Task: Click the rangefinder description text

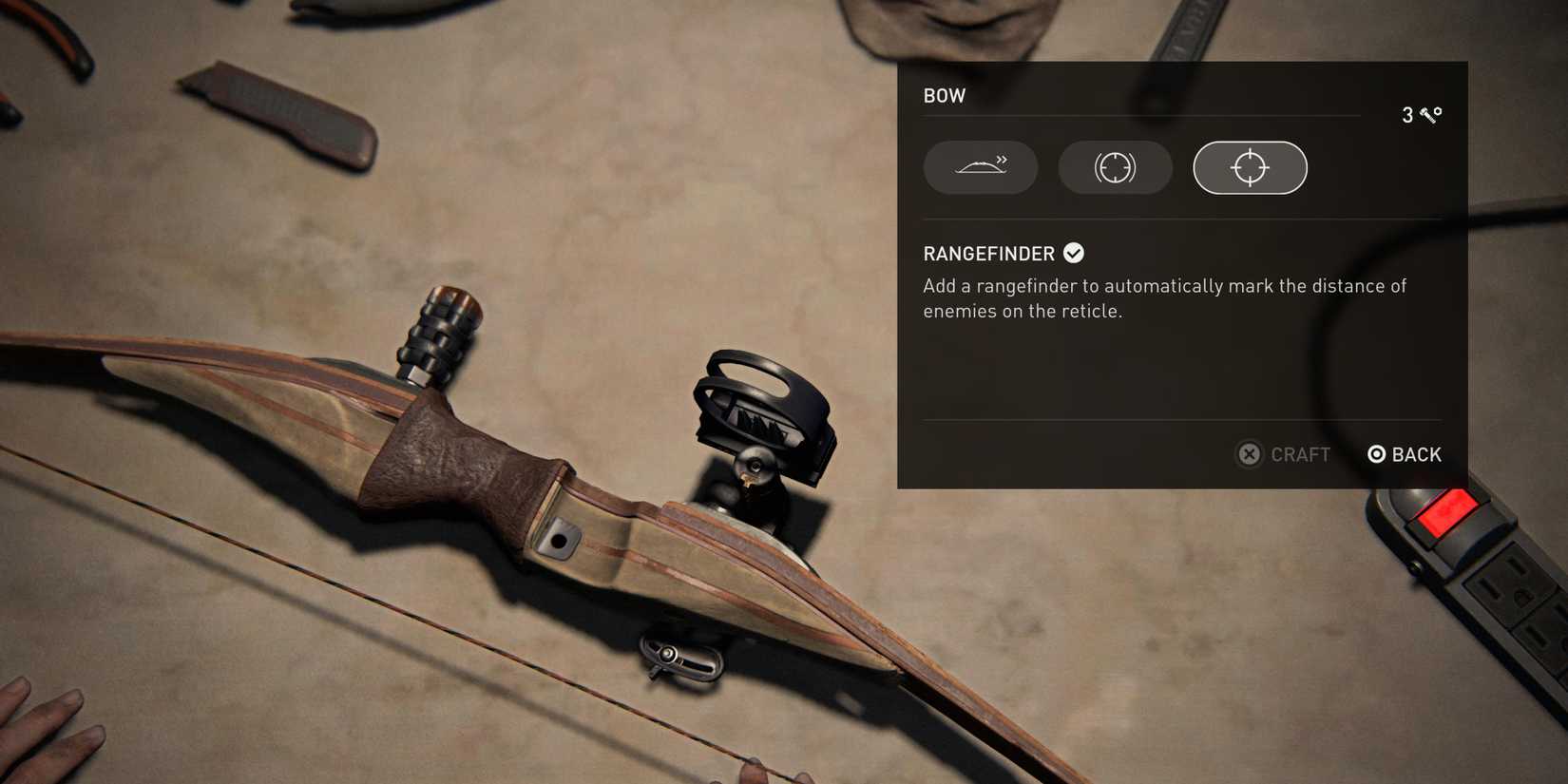Action: (x=1164, y=297)
